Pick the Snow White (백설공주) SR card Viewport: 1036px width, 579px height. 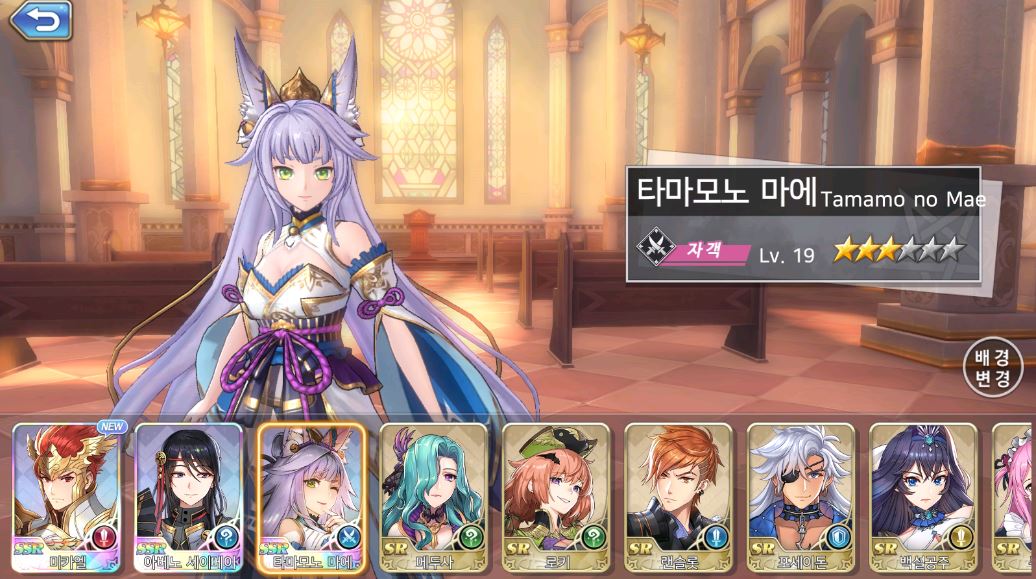[922, 497]
